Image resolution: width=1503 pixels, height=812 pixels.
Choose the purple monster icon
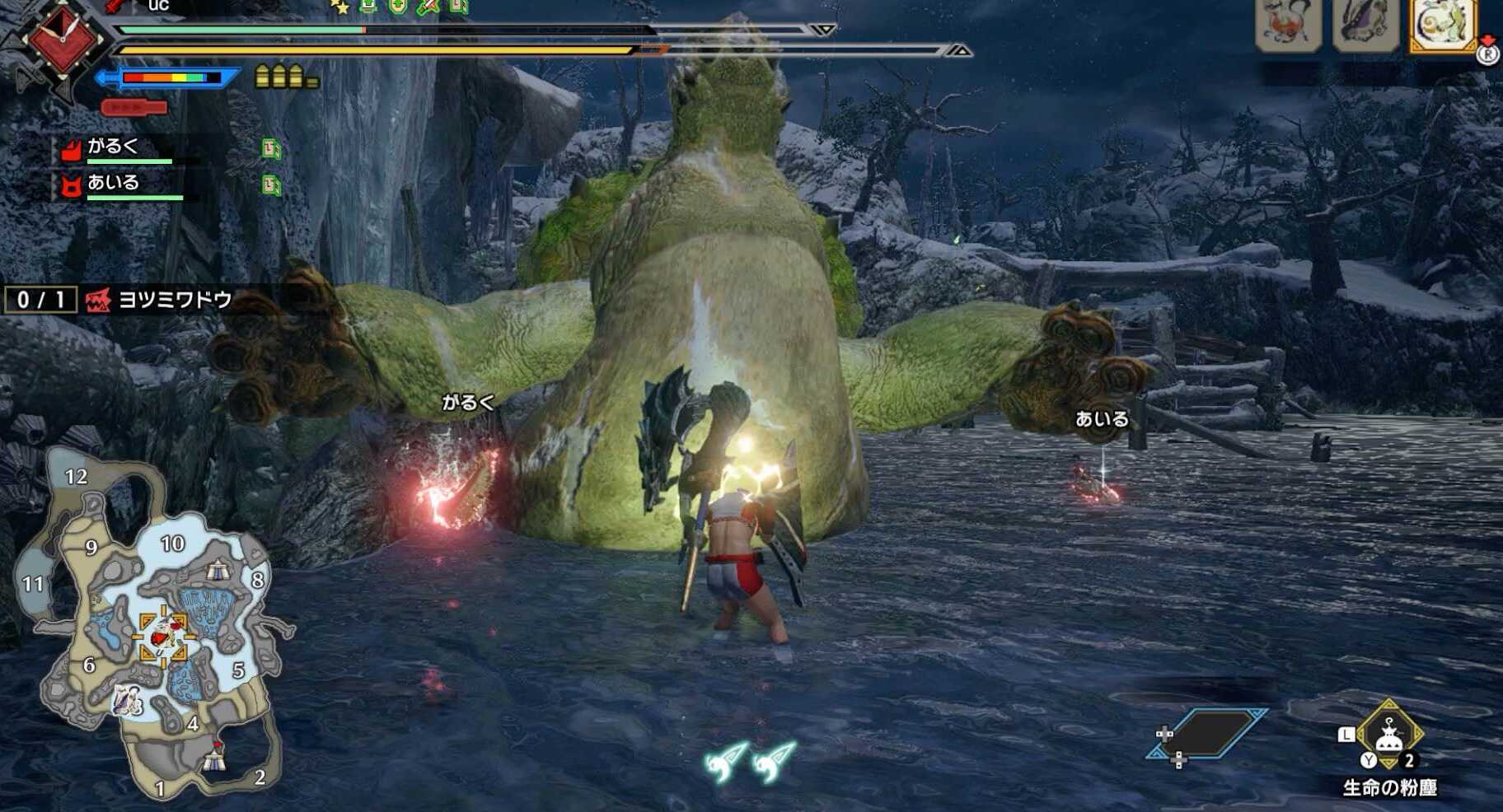tap(1365, 25)
